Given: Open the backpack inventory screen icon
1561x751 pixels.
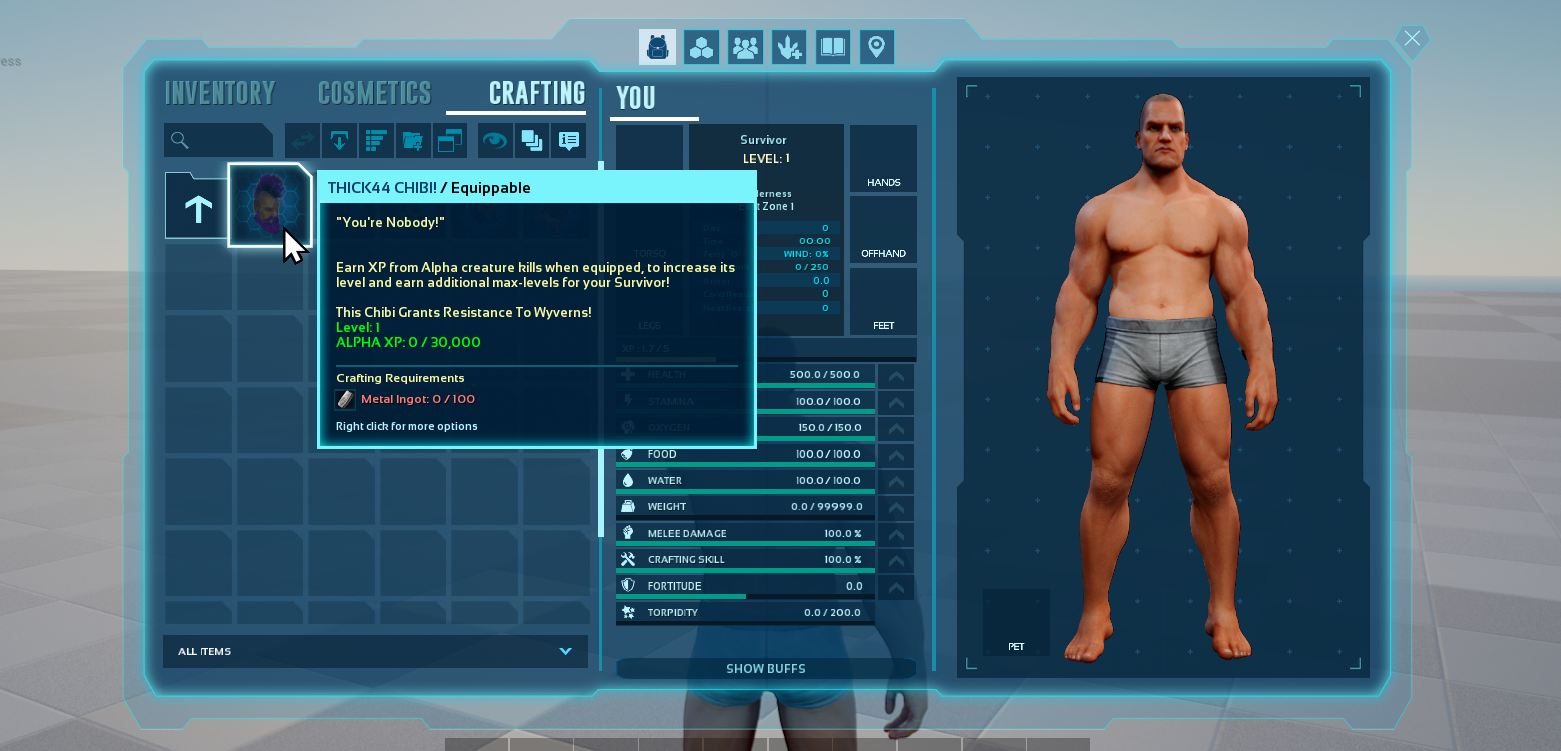Looking at the screenshot, I should (657, 47).
